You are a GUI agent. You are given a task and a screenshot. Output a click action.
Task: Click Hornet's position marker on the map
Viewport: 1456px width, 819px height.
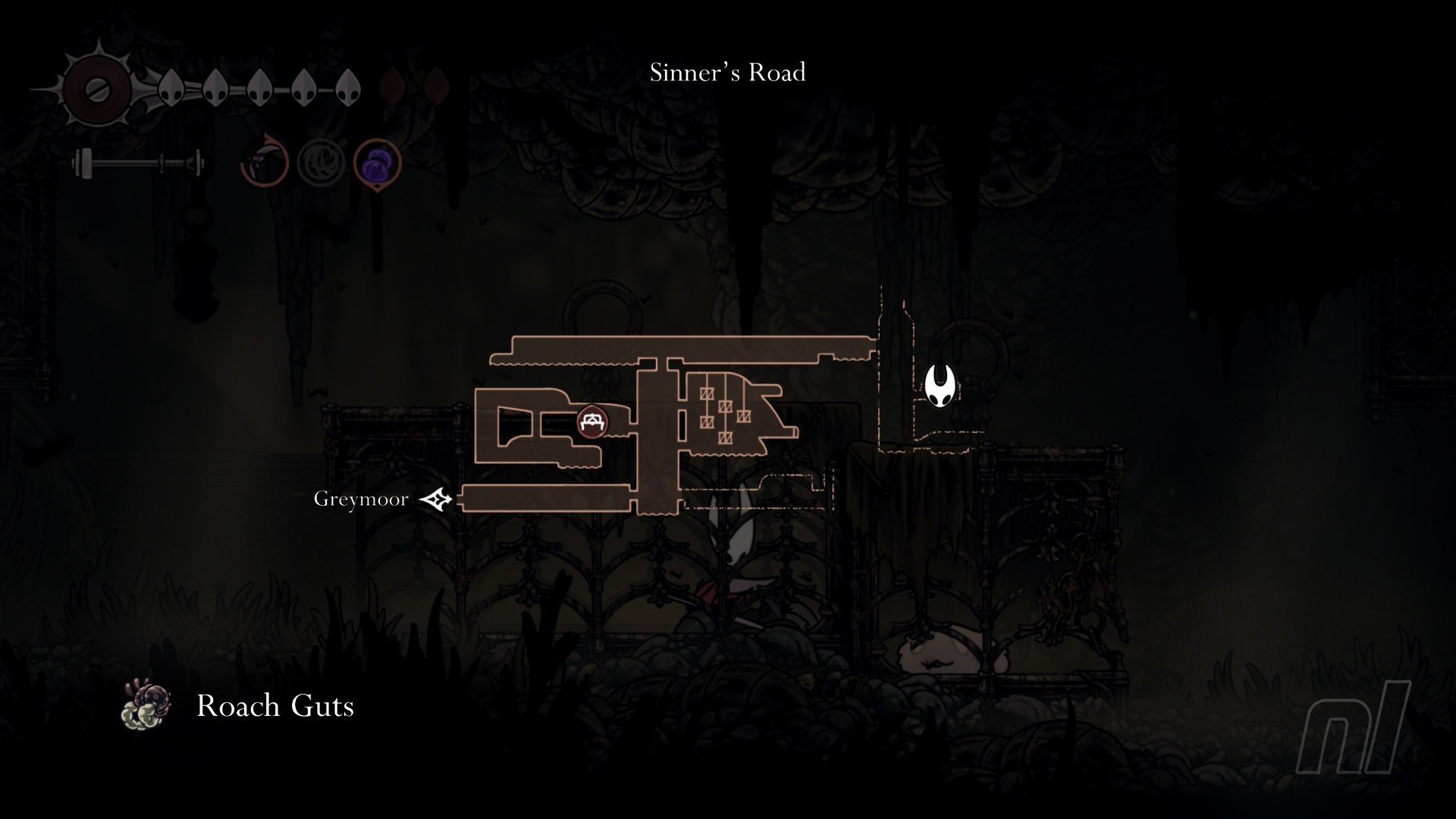point(939,386)
